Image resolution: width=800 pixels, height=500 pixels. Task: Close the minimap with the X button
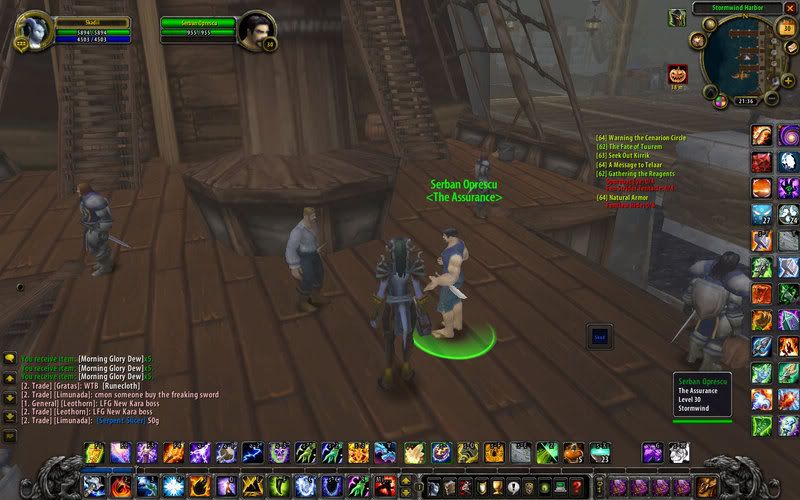click(x=789, y=9)
